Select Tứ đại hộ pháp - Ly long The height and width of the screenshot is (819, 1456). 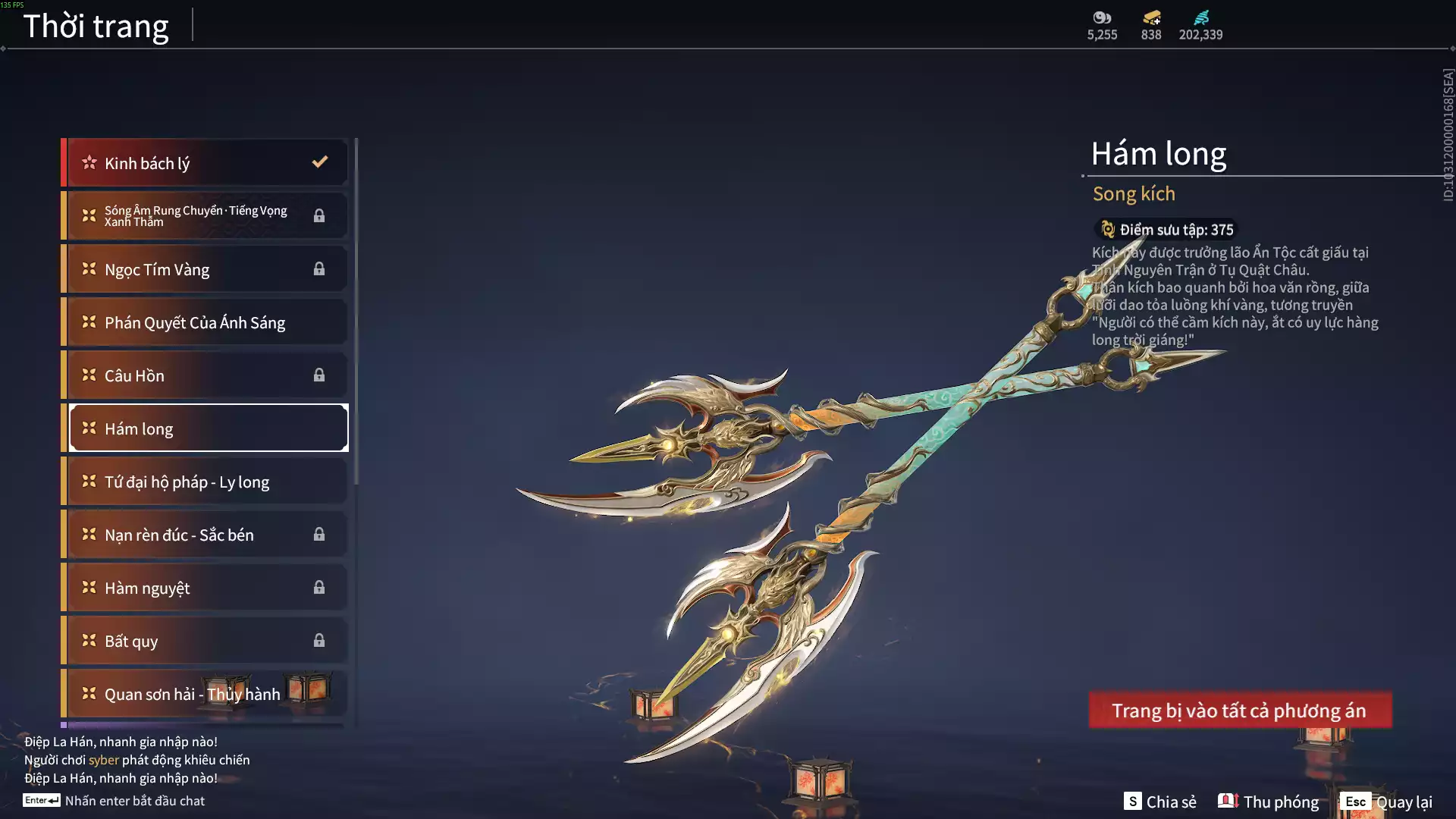coord(205,482)
